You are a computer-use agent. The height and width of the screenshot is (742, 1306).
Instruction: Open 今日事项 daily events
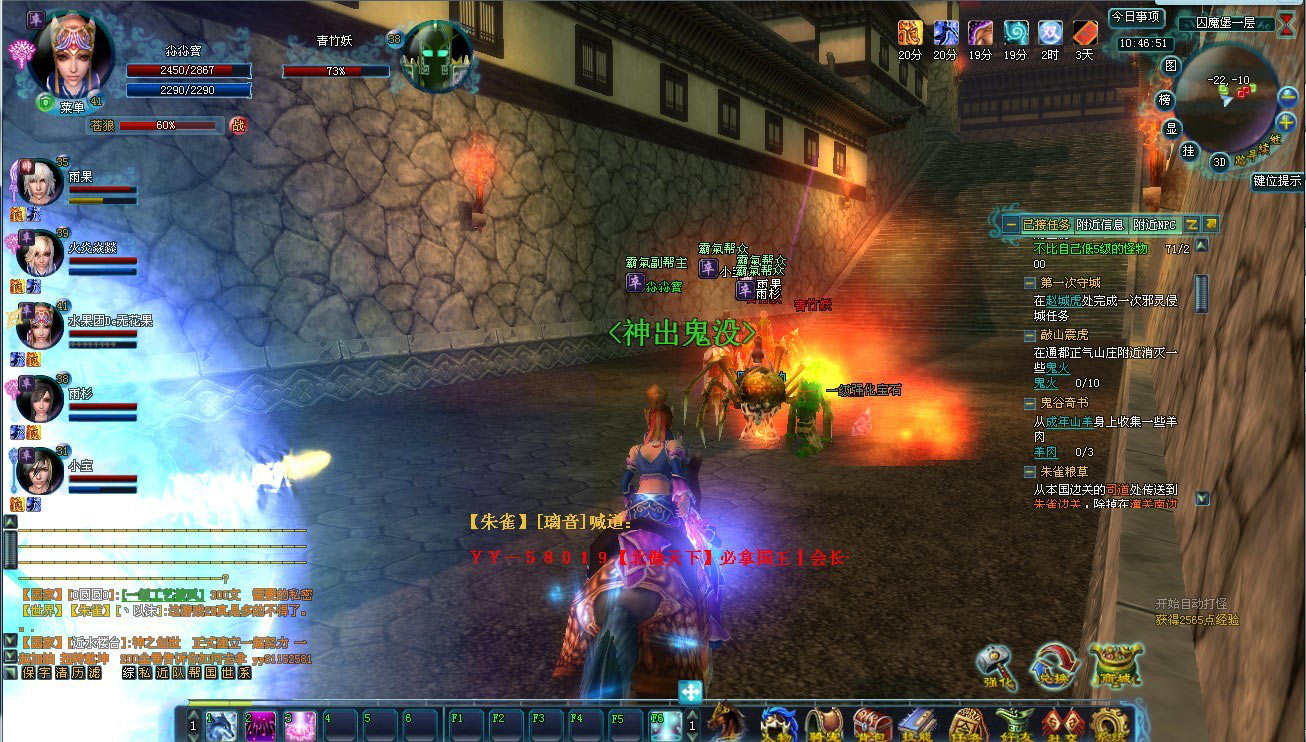click(x=1136, y=17)
